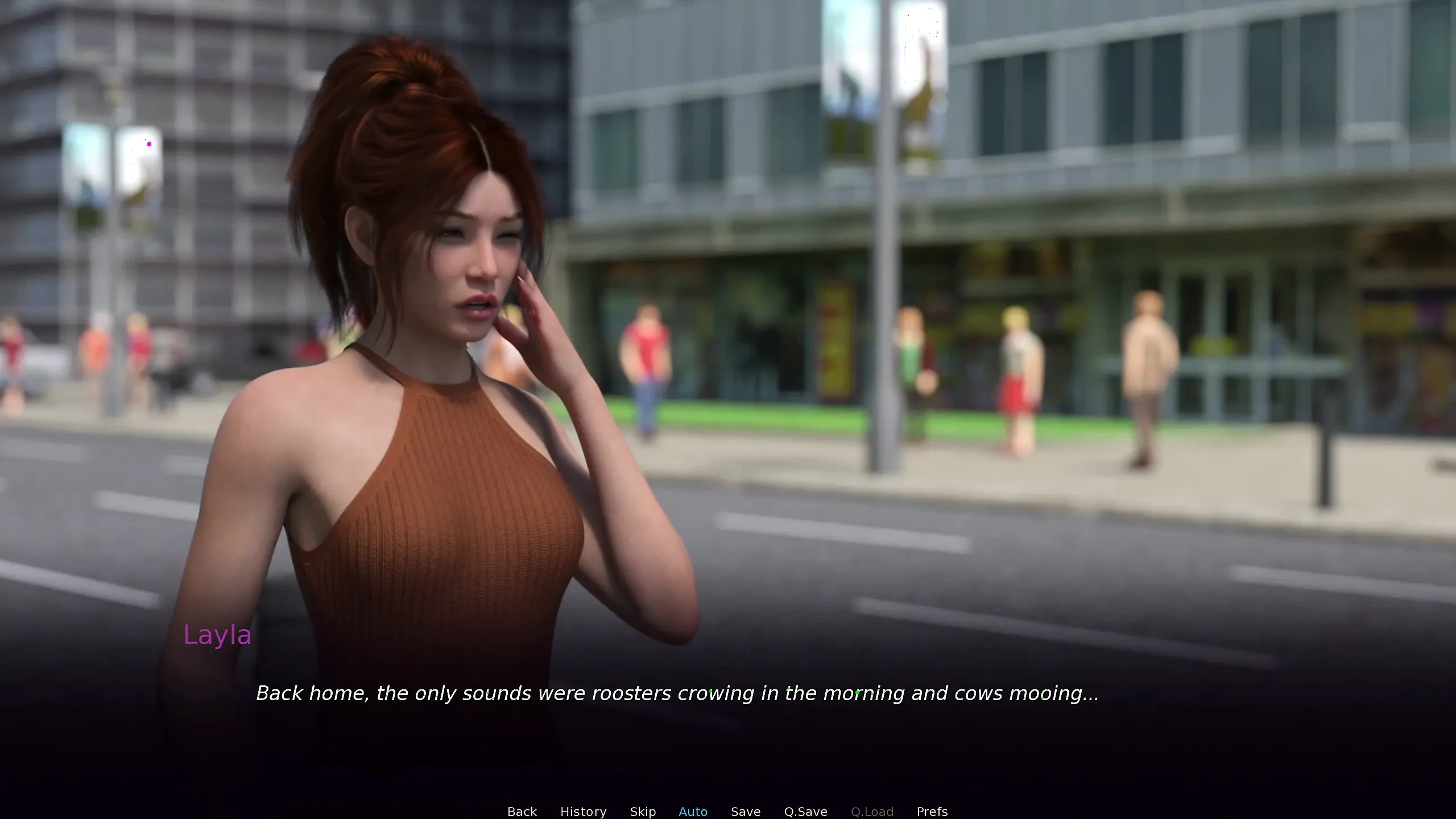Screen dimensions: 1456x819
Task: Activate the Skip button
Action: click(x=643, y=811)
